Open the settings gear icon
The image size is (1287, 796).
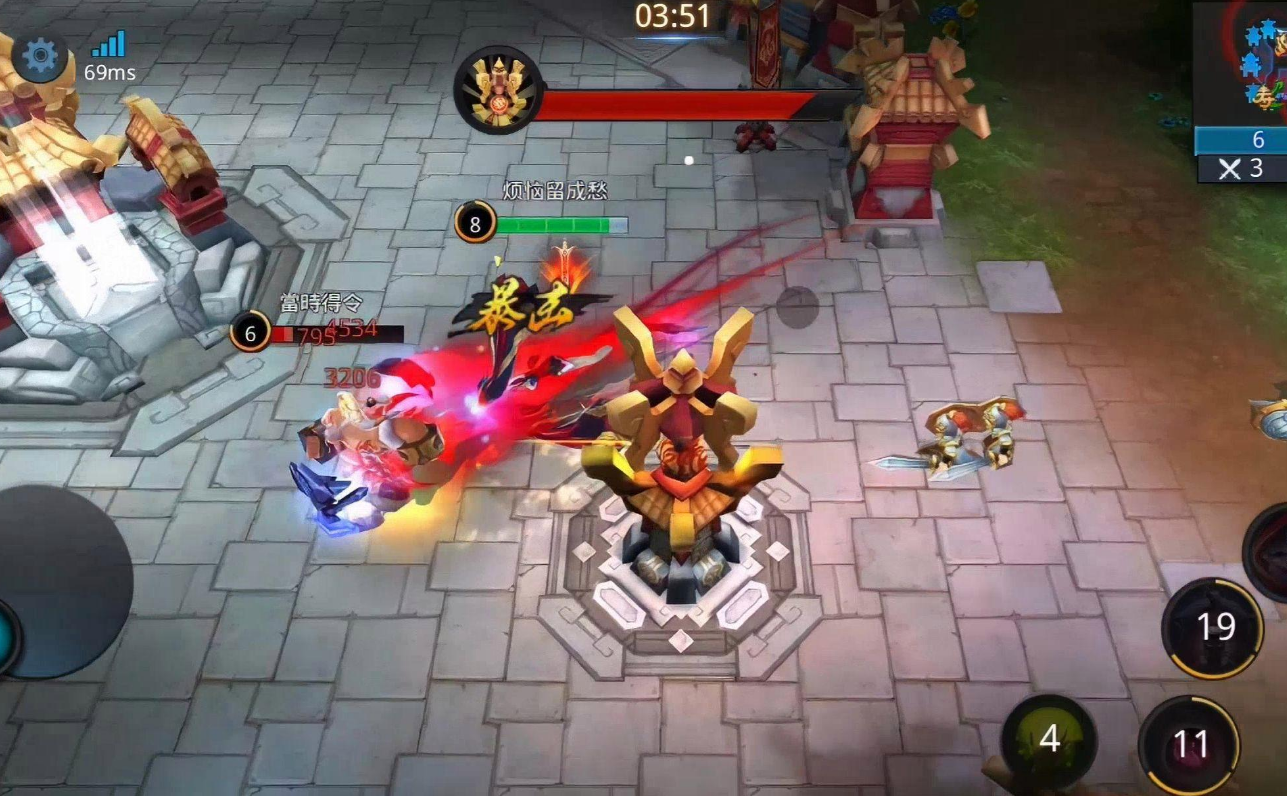[40, 56]
